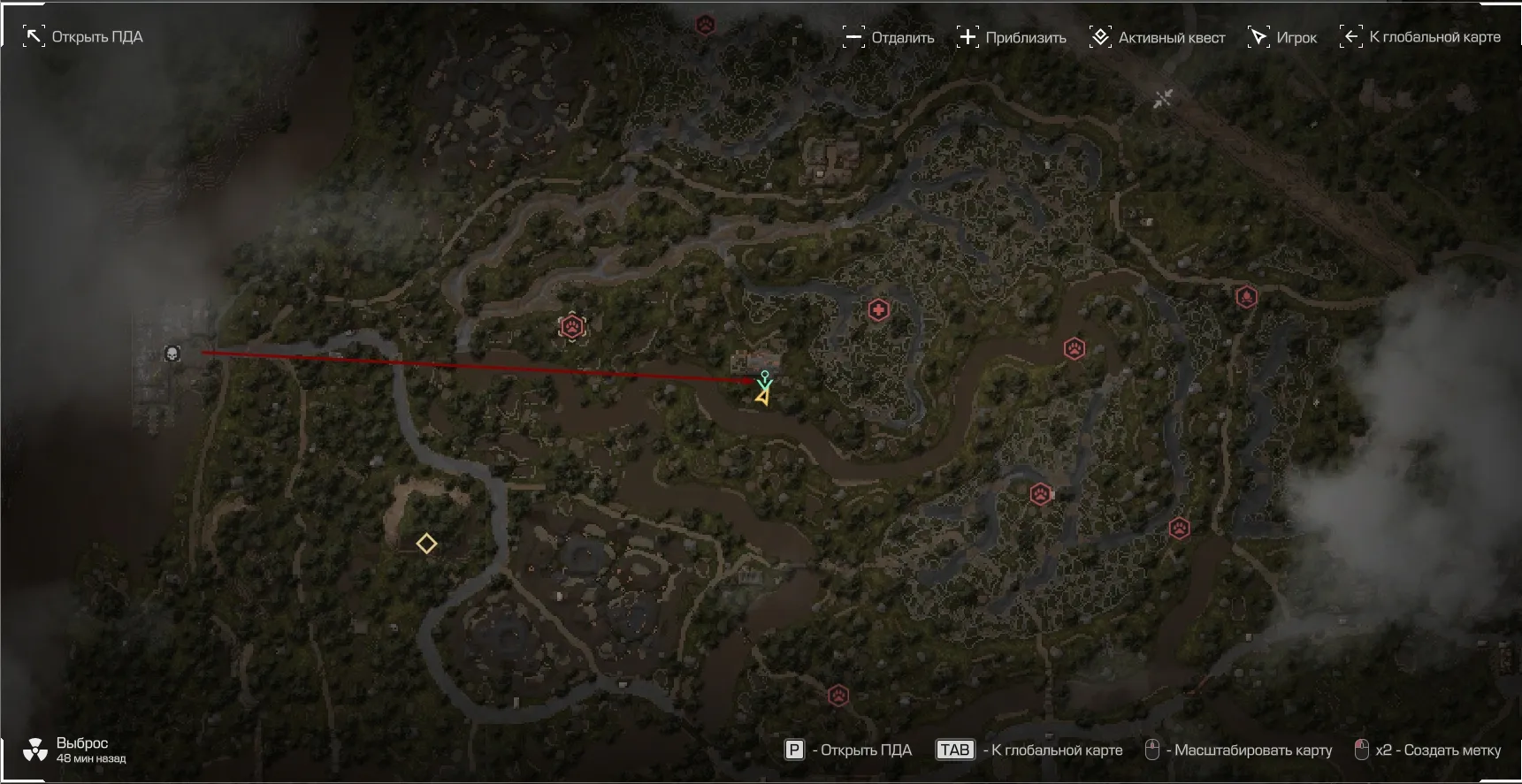Return via К глобальной карте button
Screen dimensions: 1522x784
click(1420, 37)
